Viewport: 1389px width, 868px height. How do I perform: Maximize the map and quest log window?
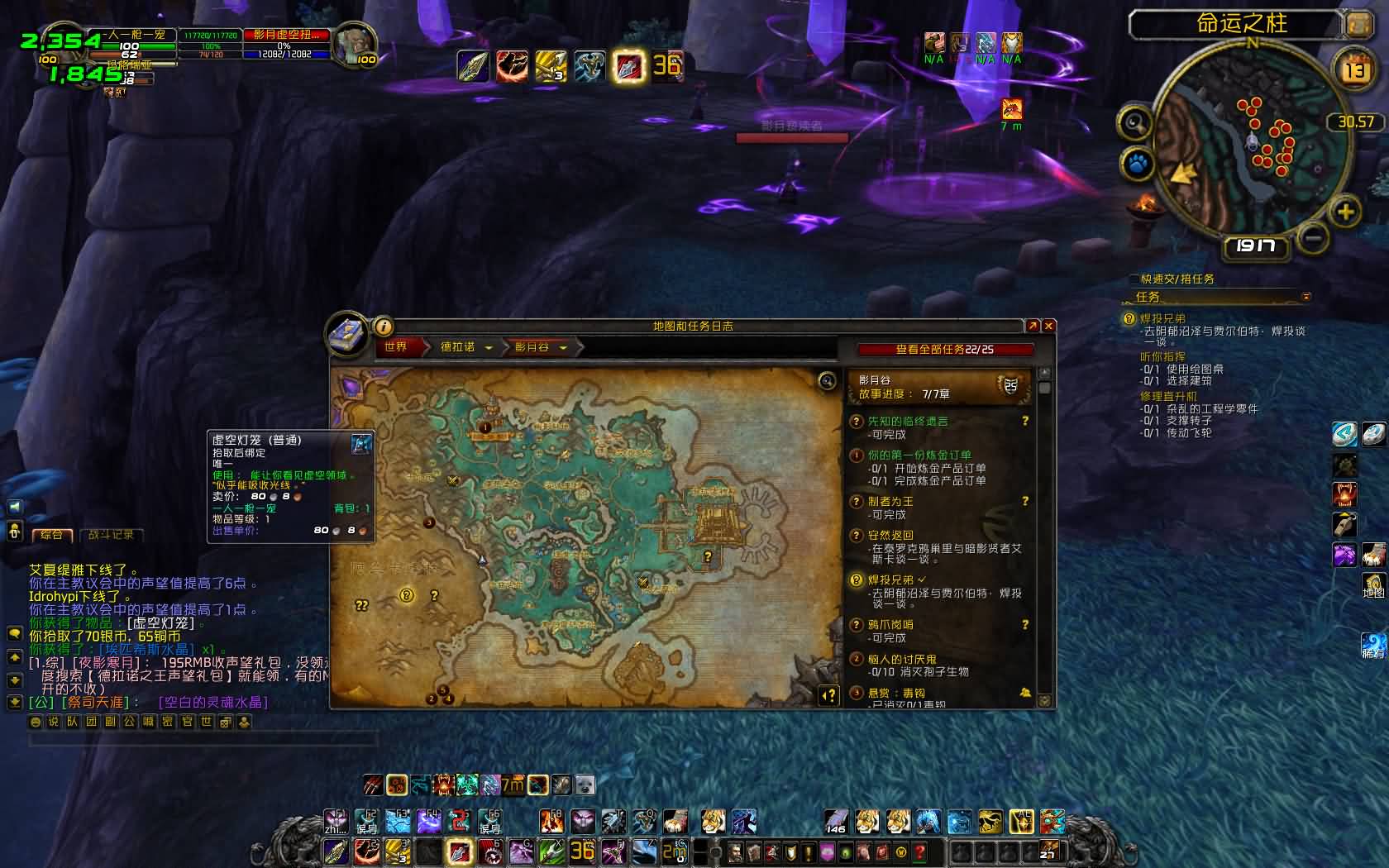[x=1033, y=327]
